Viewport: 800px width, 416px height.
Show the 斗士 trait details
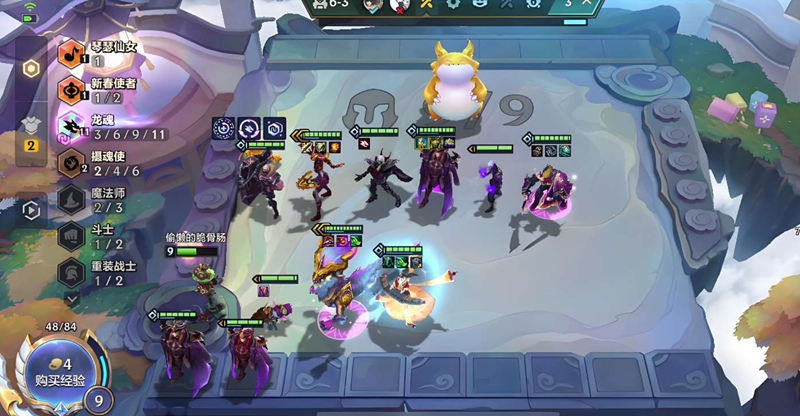pos(98,236)
